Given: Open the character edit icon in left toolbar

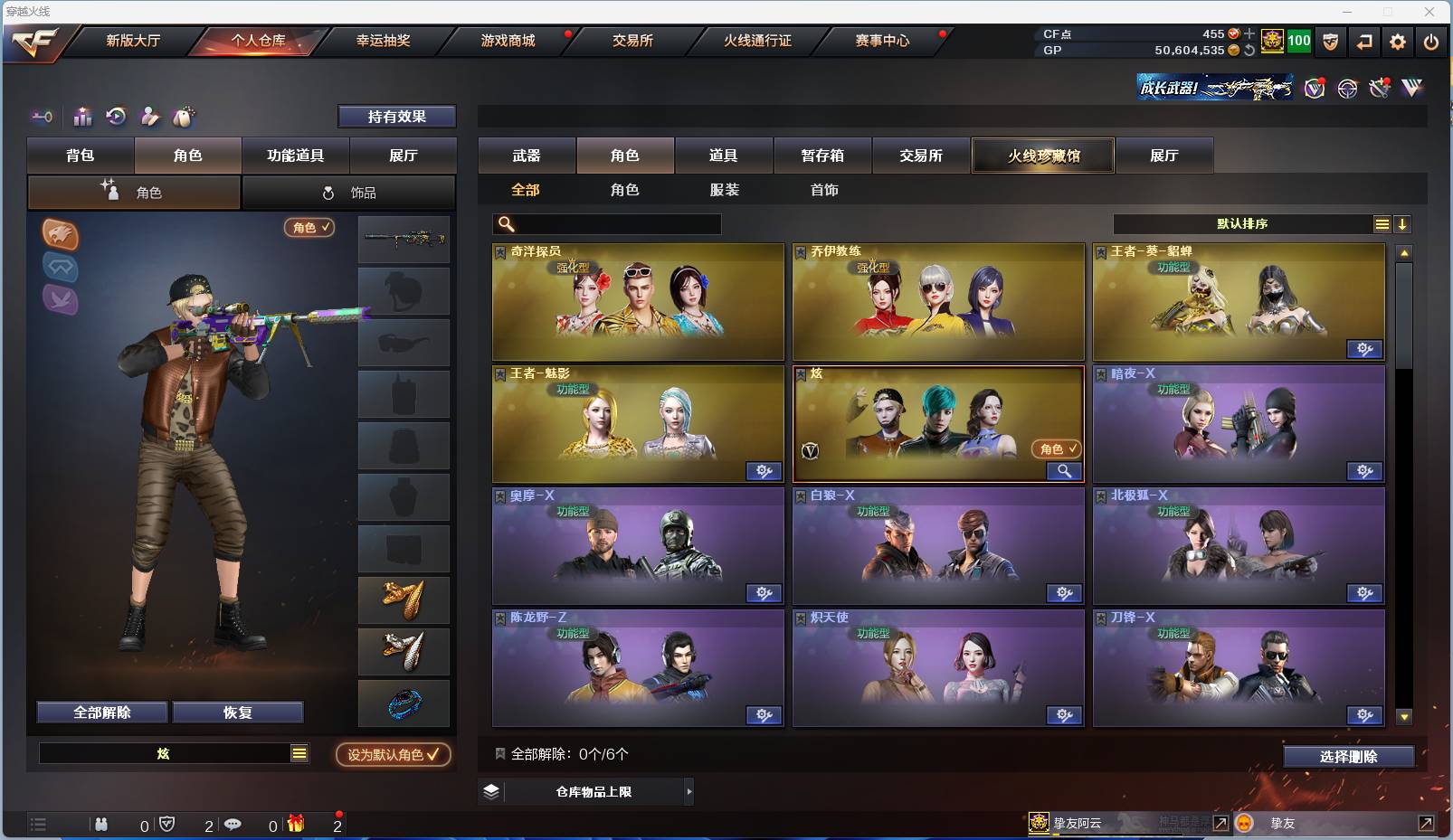Looking at the screenshot, I should pos(148,117).
